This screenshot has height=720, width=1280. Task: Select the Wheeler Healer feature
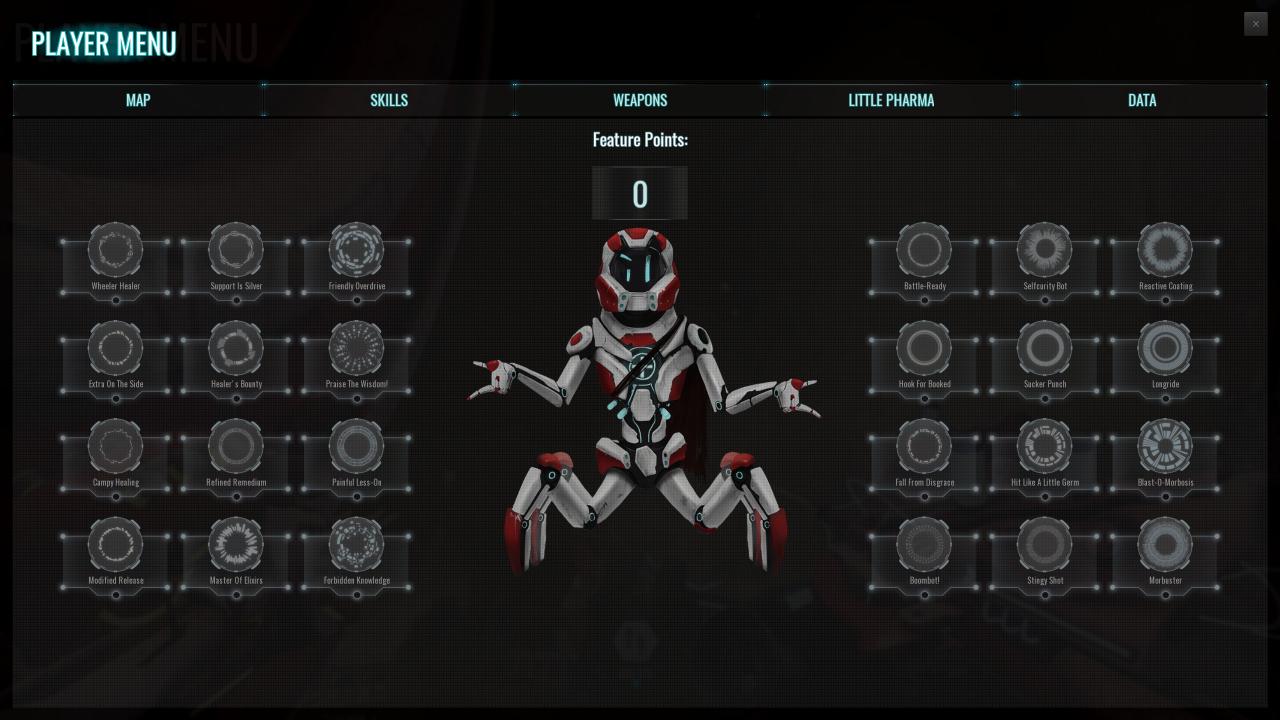[115, 250]
